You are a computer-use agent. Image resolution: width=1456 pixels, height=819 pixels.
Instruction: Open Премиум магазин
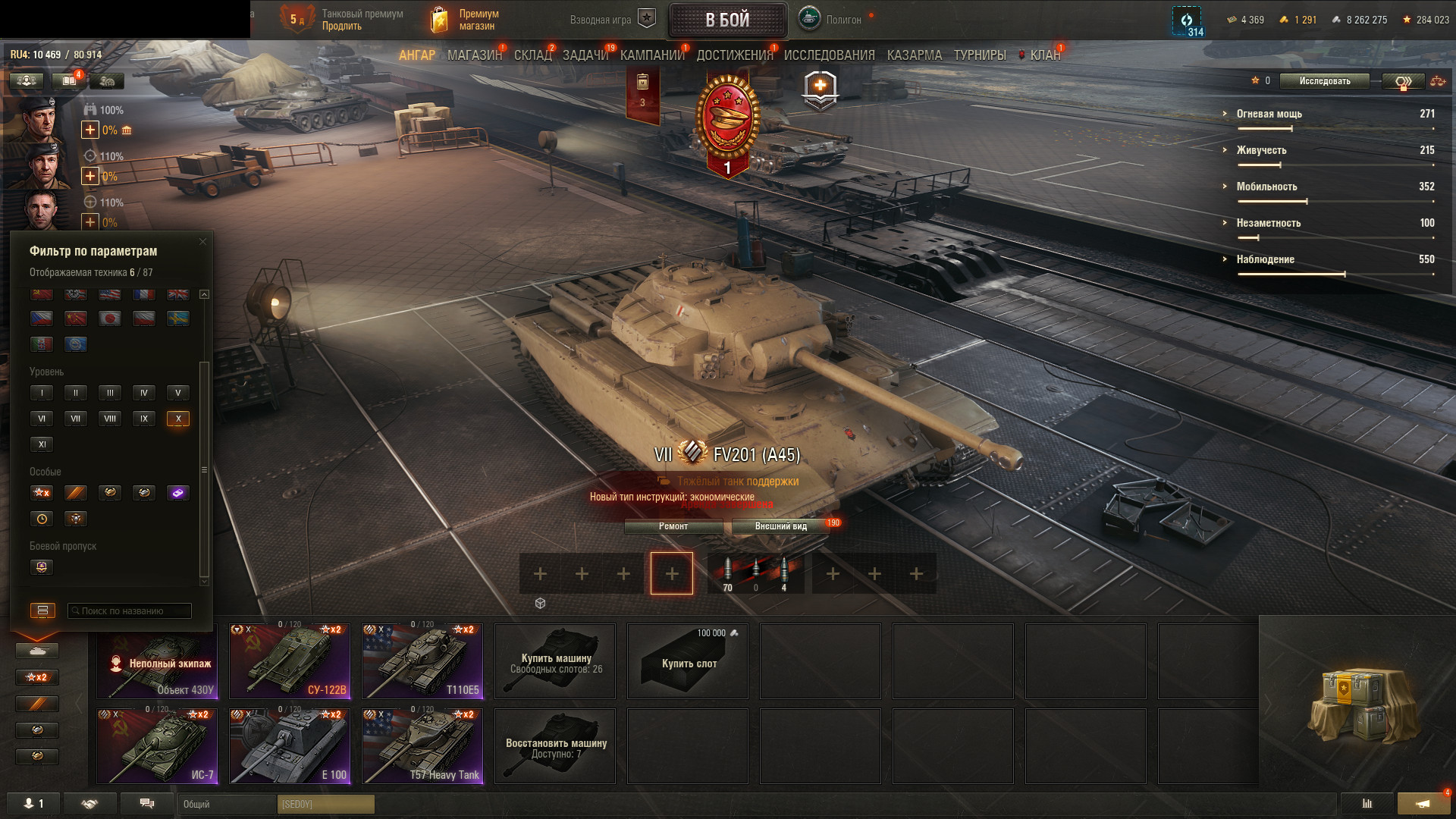(x=466, y=20)
